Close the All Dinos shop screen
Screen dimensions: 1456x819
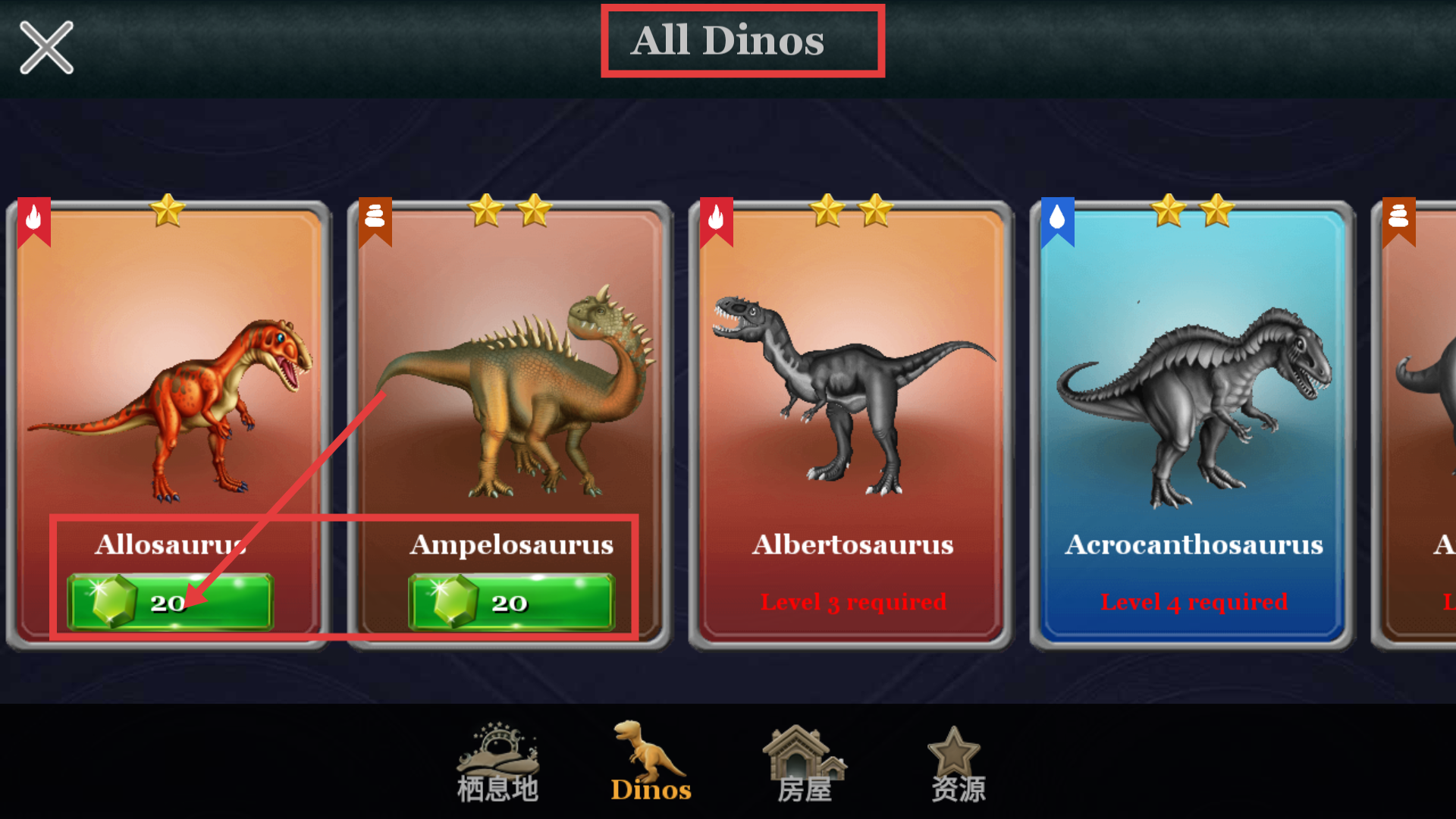pyautogui.click(x=46, y=48)
